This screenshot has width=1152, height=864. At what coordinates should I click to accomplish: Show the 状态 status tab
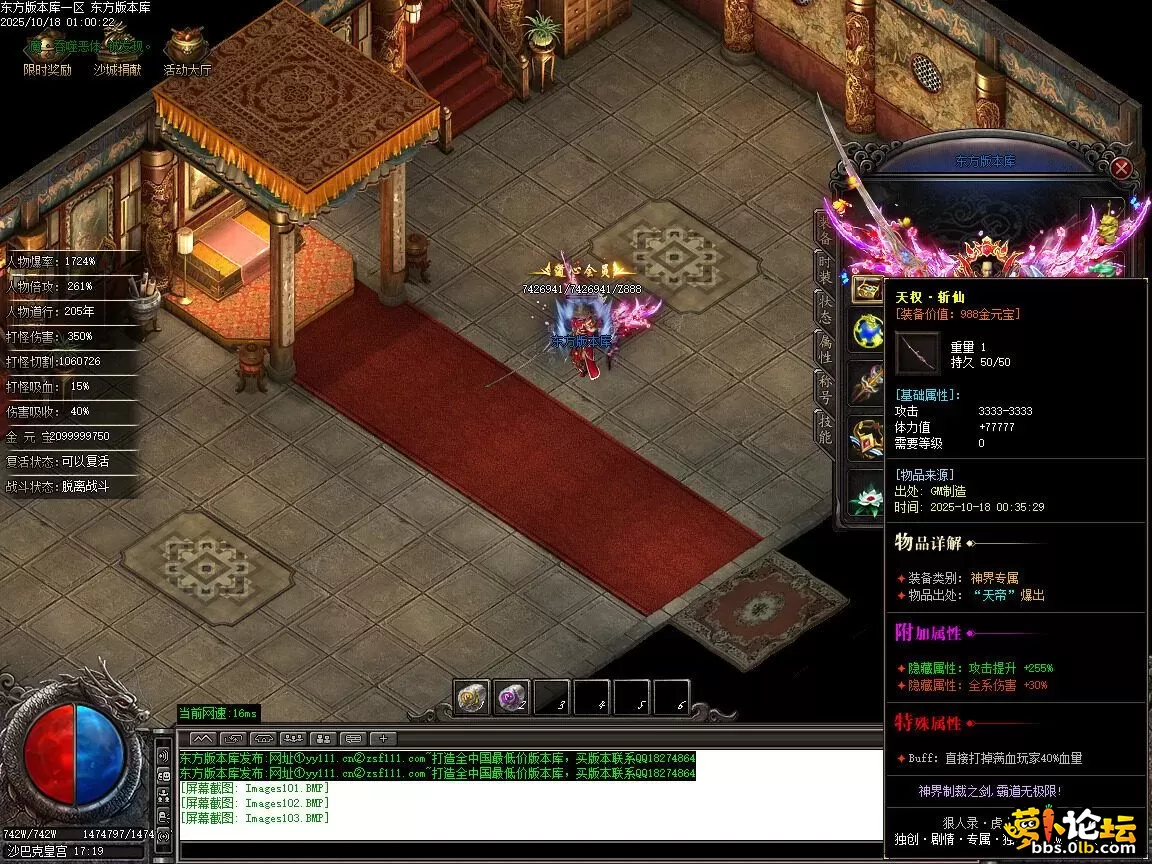click(825, 307)
